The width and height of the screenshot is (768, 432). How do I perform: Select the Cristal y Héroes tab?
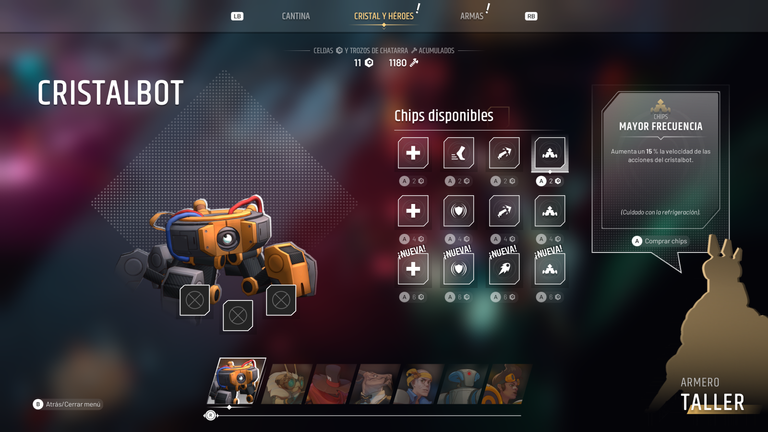coord(384,16)
